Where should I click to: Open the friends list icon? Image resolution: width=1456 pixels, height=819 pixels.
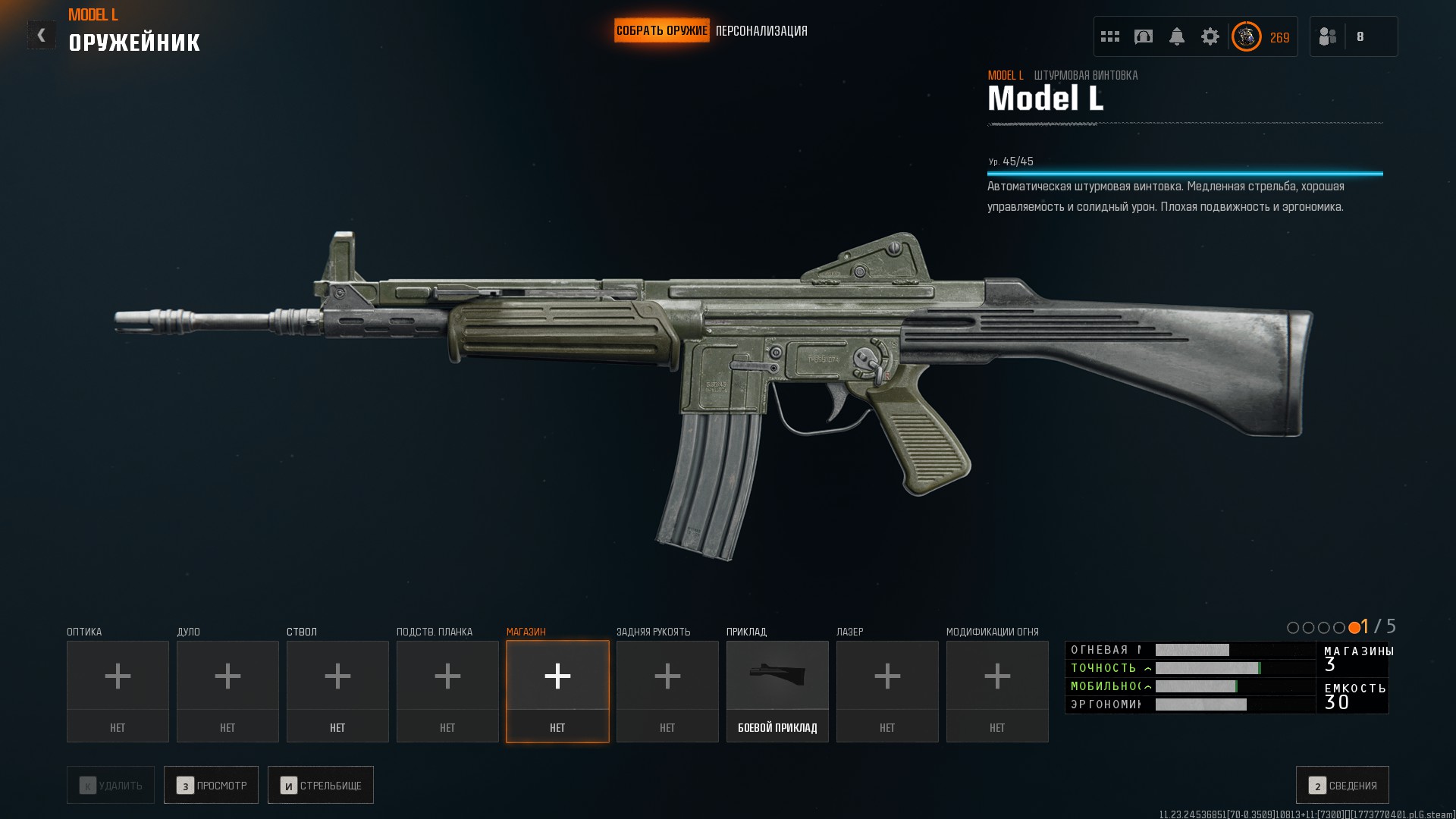1328,36
